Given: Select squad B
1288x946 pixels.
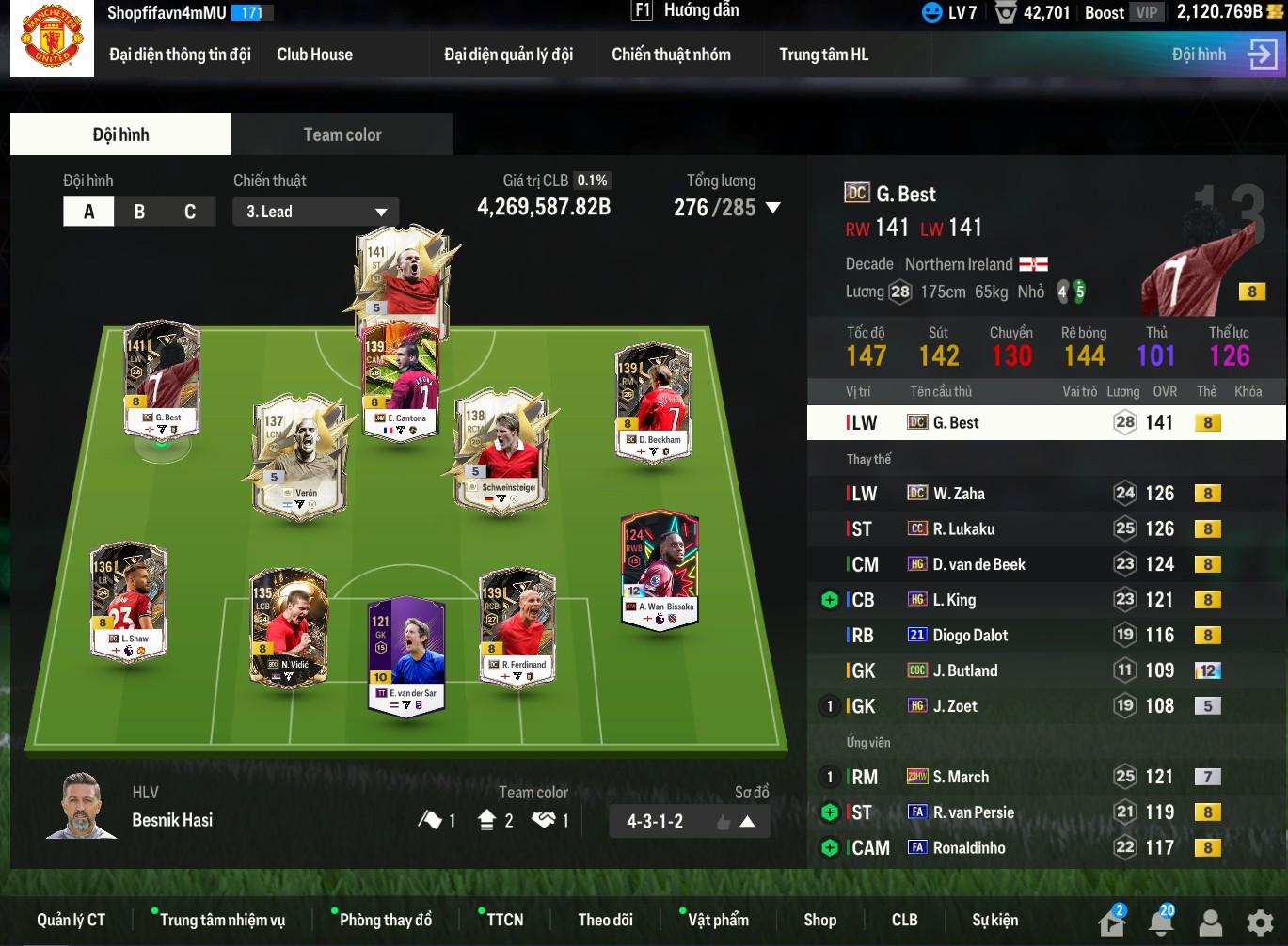Looking at the screenshot, I should (139, 212).
